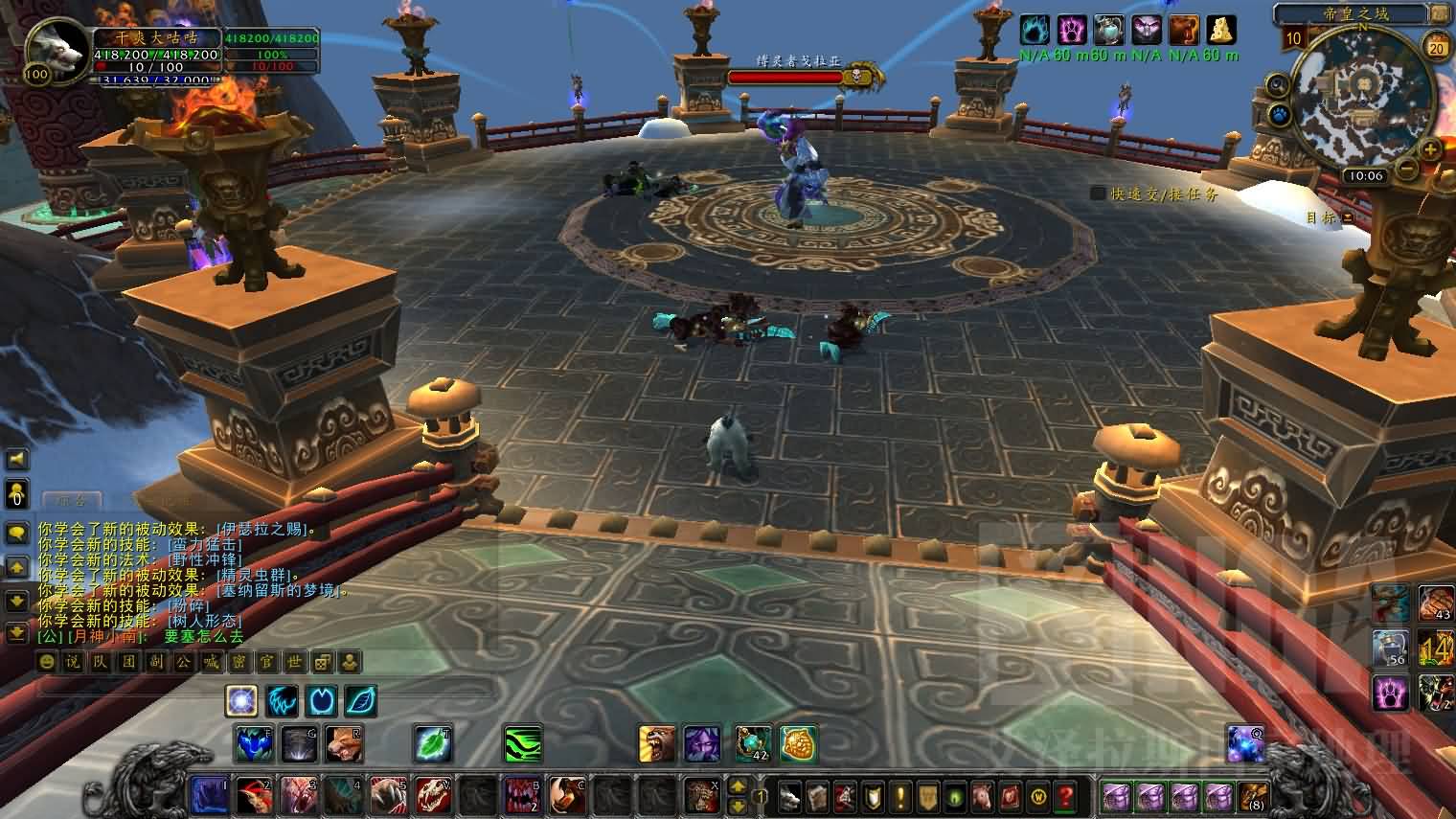This screenshot has width=1456, height=819.
Task: Click the red help question mark button
Action: pyautogui.click(x=1064, y=796)
